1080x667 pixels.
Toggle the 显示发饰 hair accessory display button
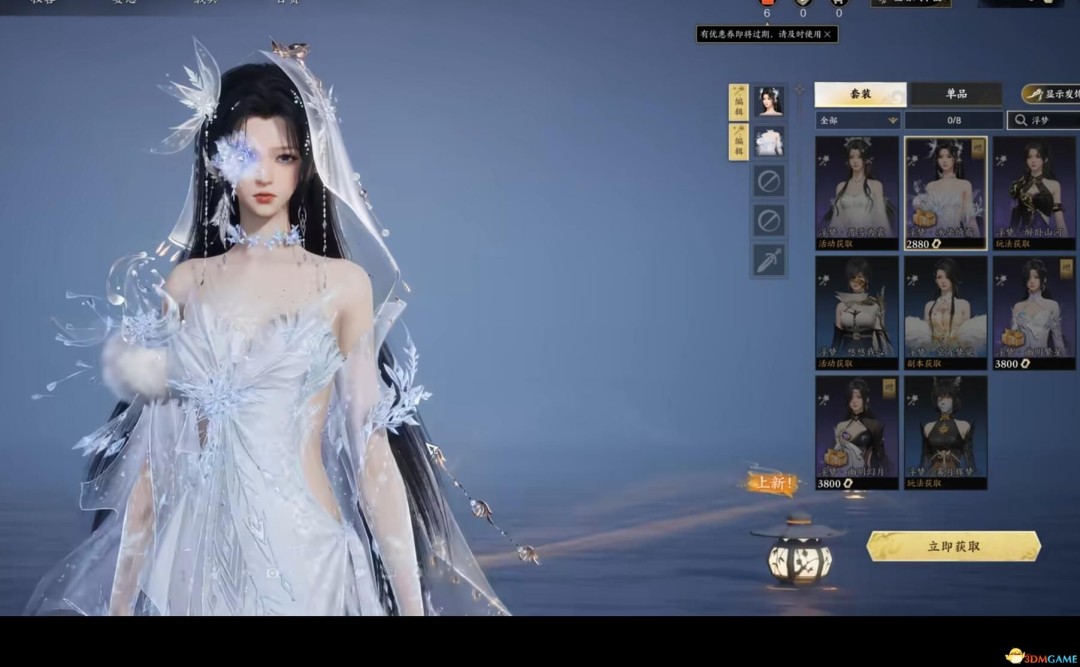tap(1050, 94)
